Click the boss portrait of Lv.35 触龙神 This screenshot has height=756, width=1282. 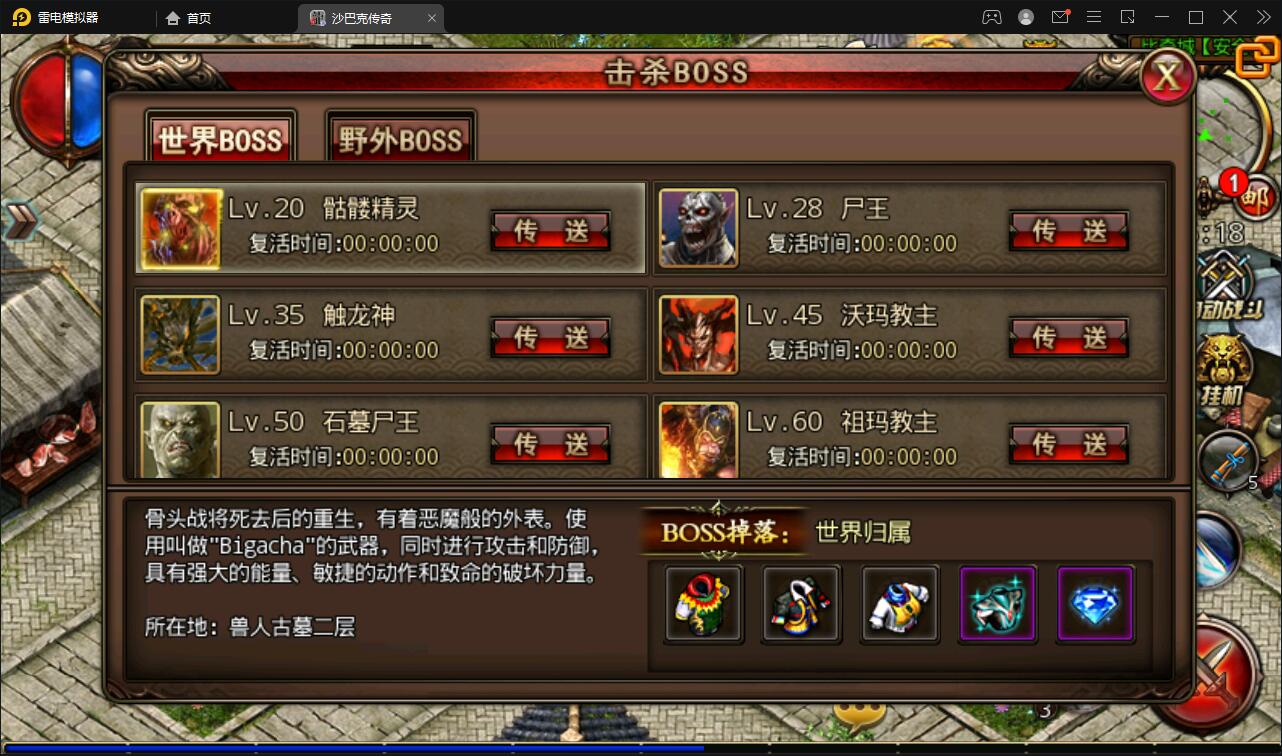coord(180,335)
